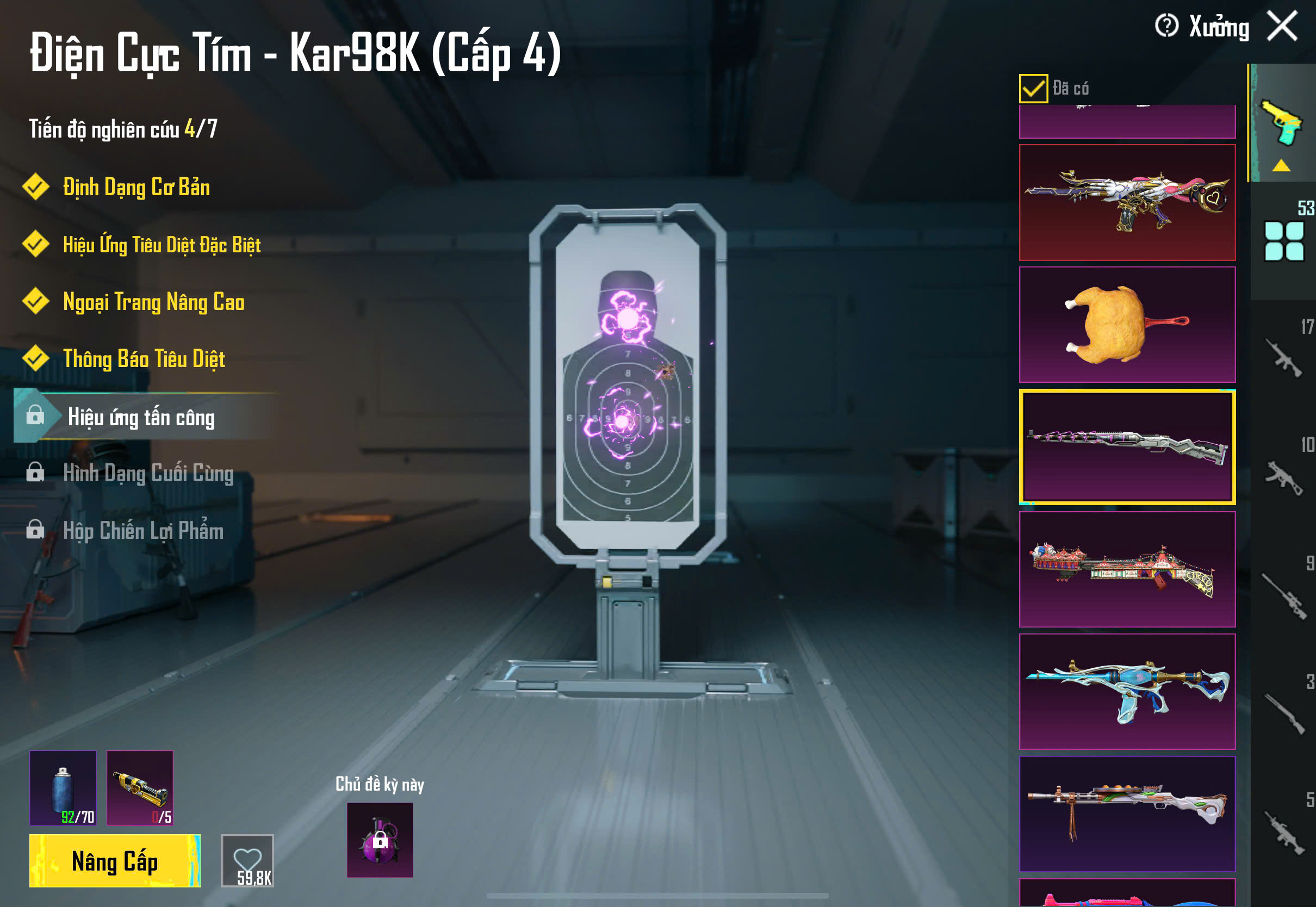
Task: Choose the "Hiệu ứng tấn công" locked stage
Action: pyautogui.click(x=141, y=417)
